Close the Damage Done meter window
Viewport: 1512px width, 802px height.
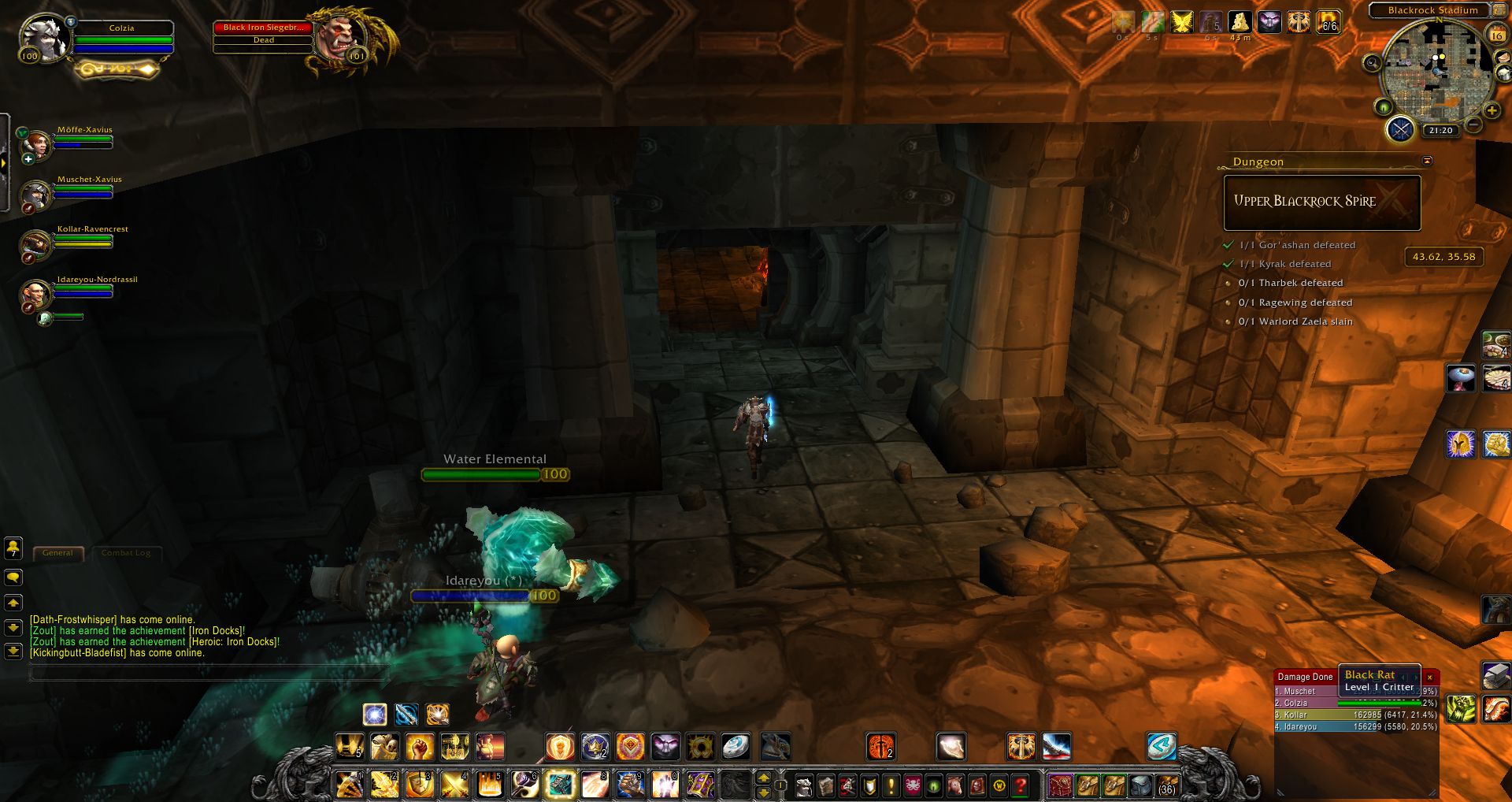(1430, 677)
